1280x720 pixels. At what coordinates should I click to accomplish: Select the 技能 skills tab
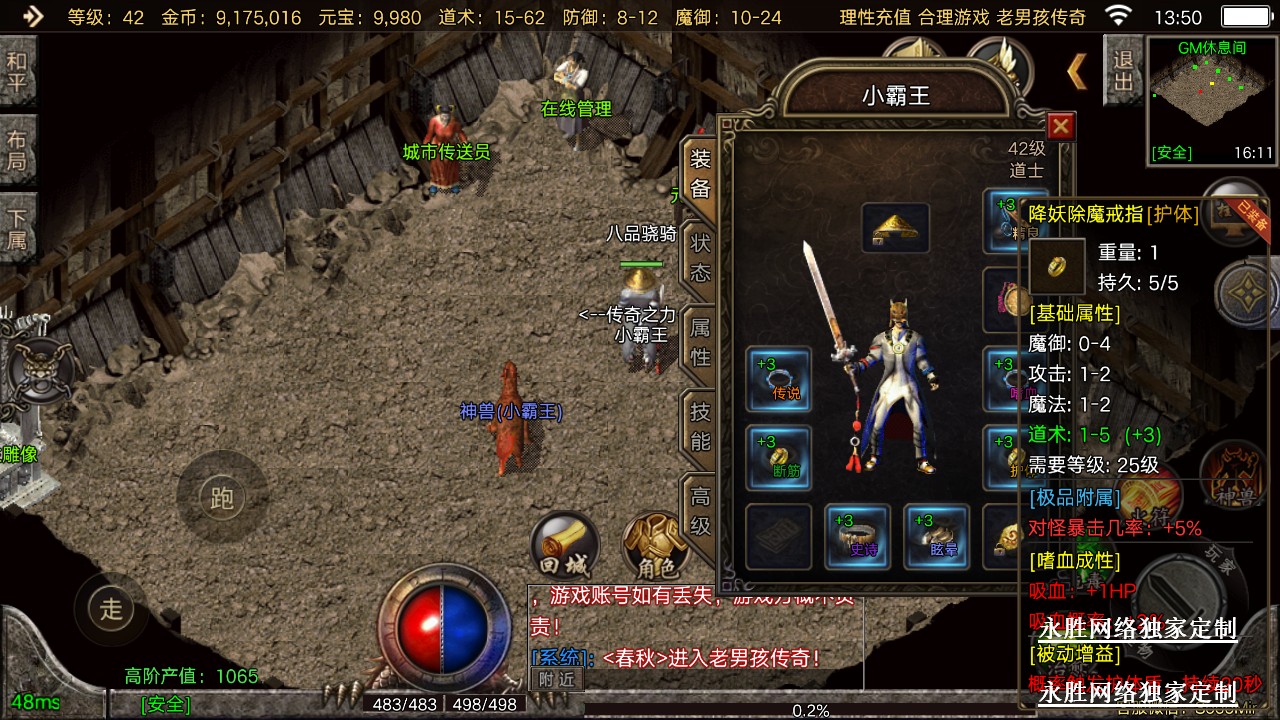[700, 425]
